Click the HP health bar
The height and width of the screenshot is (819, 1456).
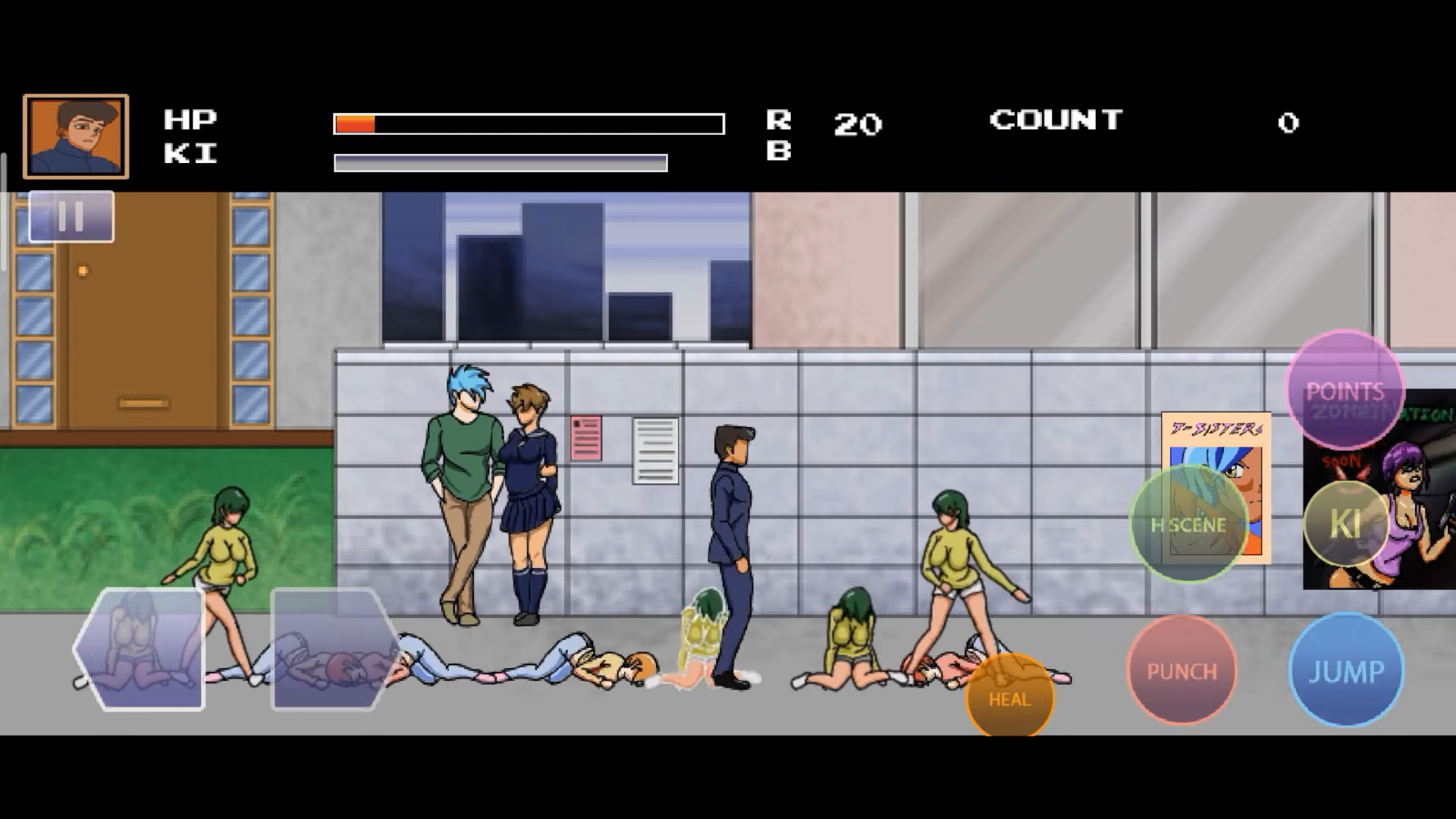click(529, 122)
